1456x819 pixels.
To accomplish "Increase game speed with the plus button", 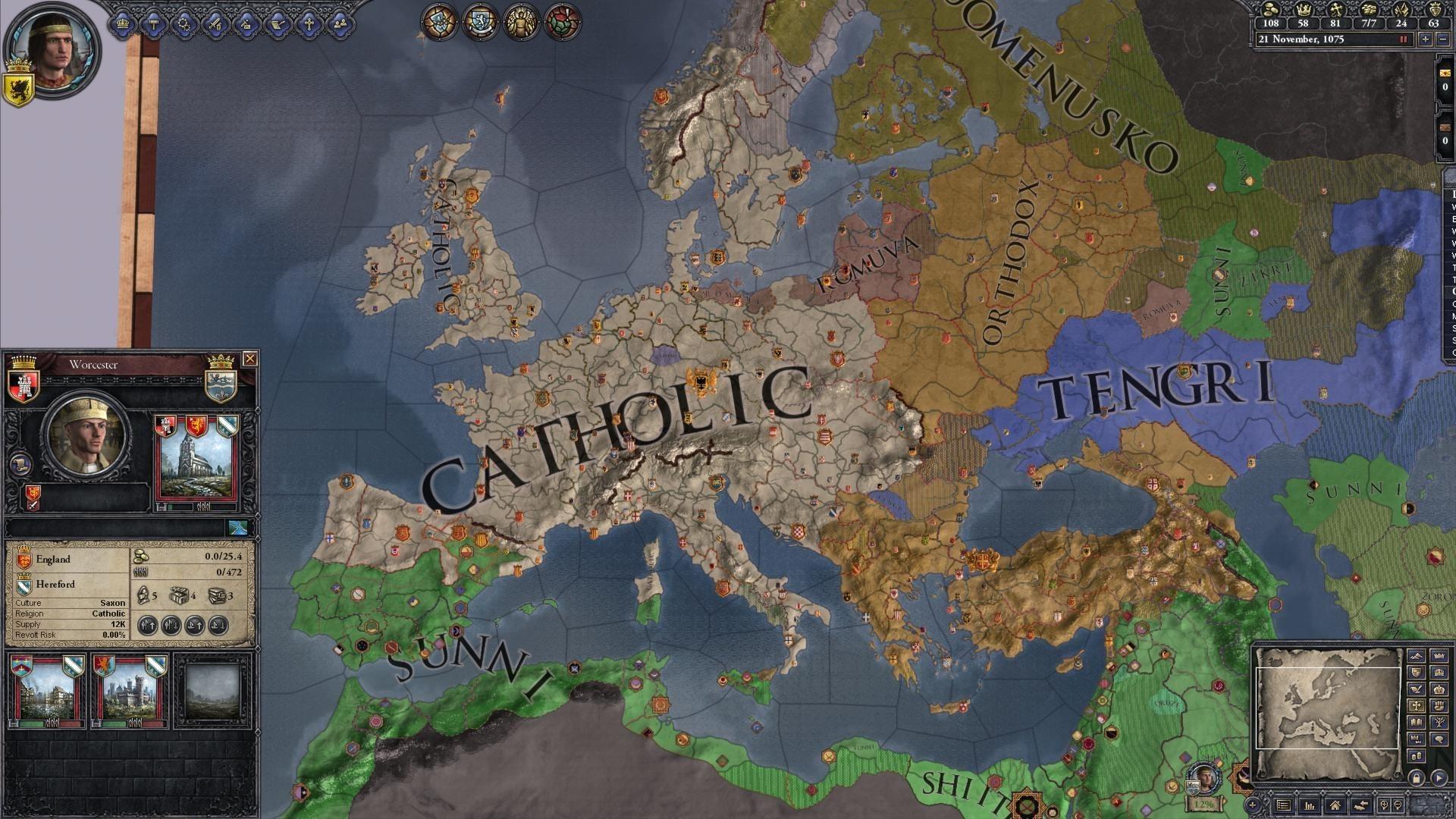I will pyautogui.click(x=1426, y=39).
